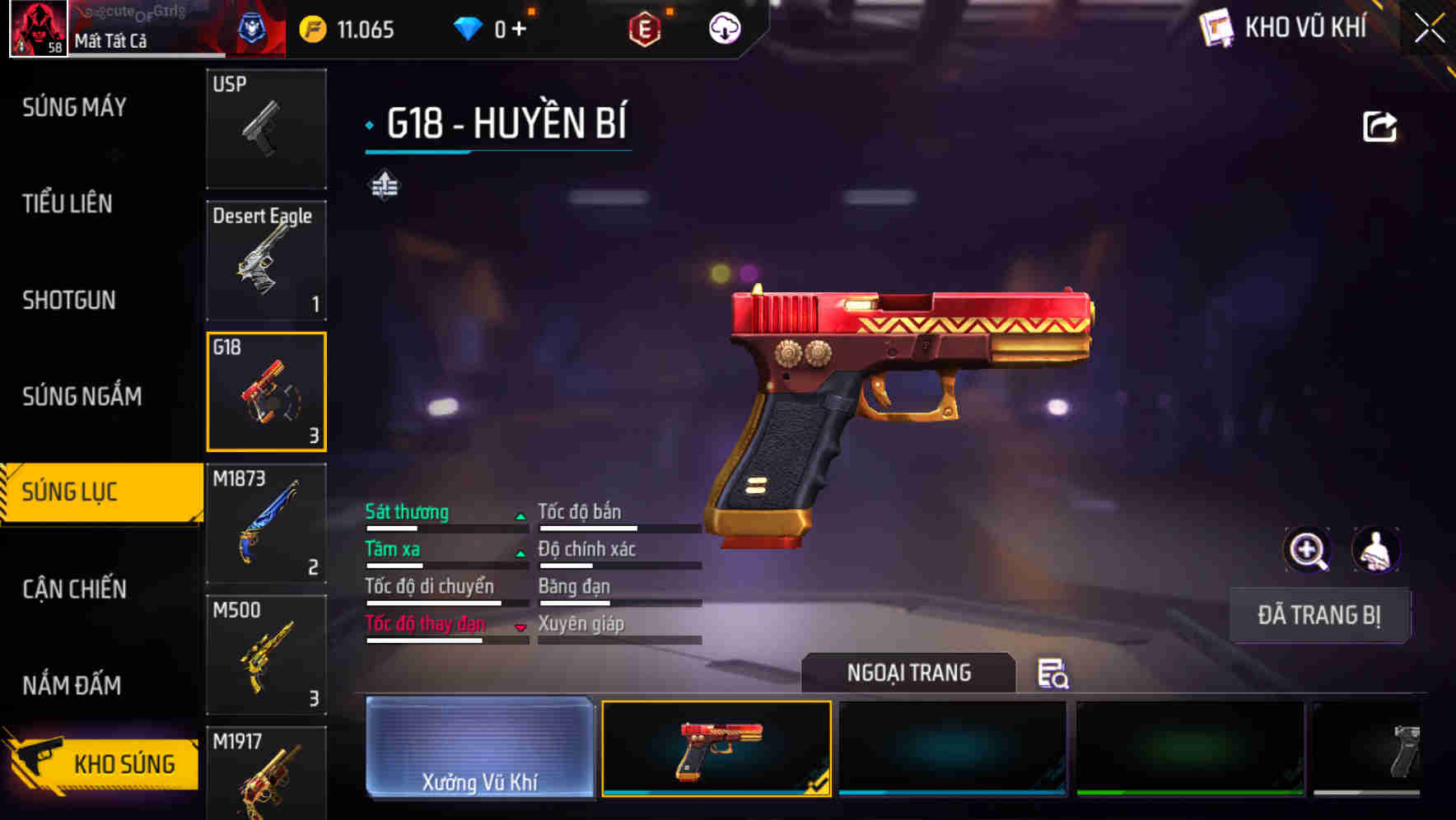Open the magnifier zoom preview icon
Viewport: 1456px width, 820px height.
point(1306,549)
